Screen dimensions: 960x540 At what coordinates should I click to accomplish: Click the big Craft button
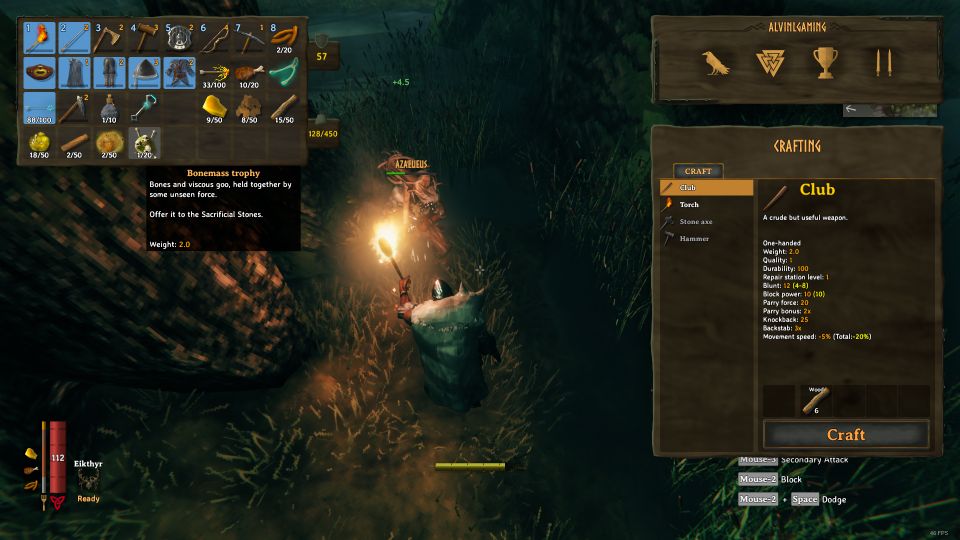[845, 435]
